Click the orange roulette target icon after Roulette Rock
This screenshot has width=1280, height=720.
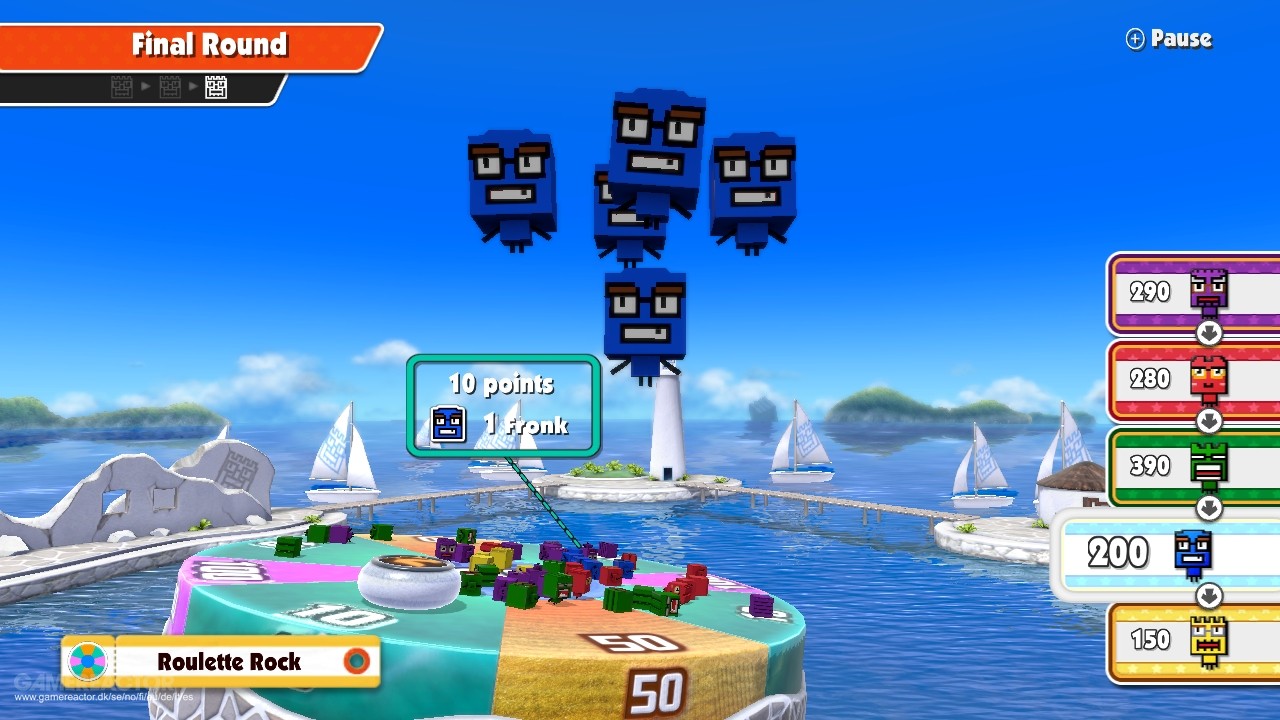tap(357, 661)
